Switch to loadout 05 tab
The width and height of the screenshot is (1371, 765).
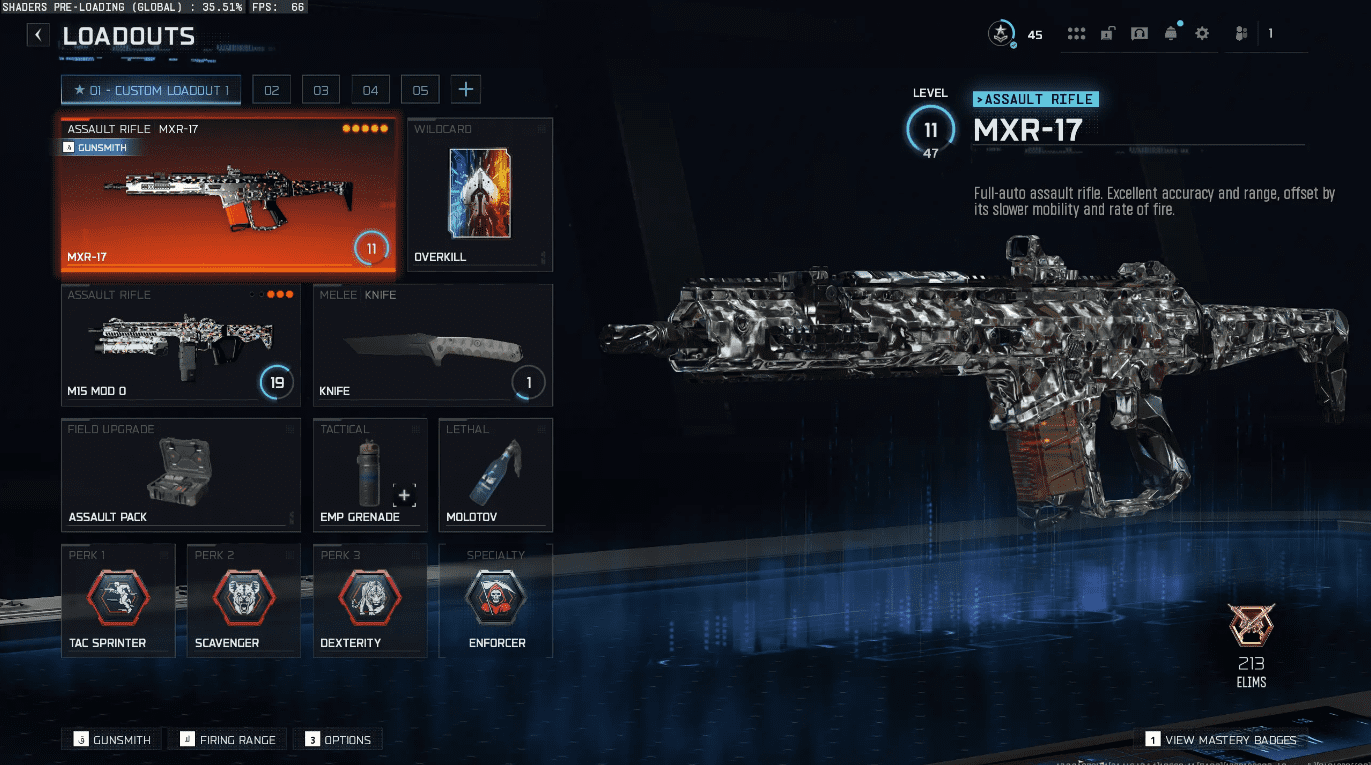coord(420,90)
